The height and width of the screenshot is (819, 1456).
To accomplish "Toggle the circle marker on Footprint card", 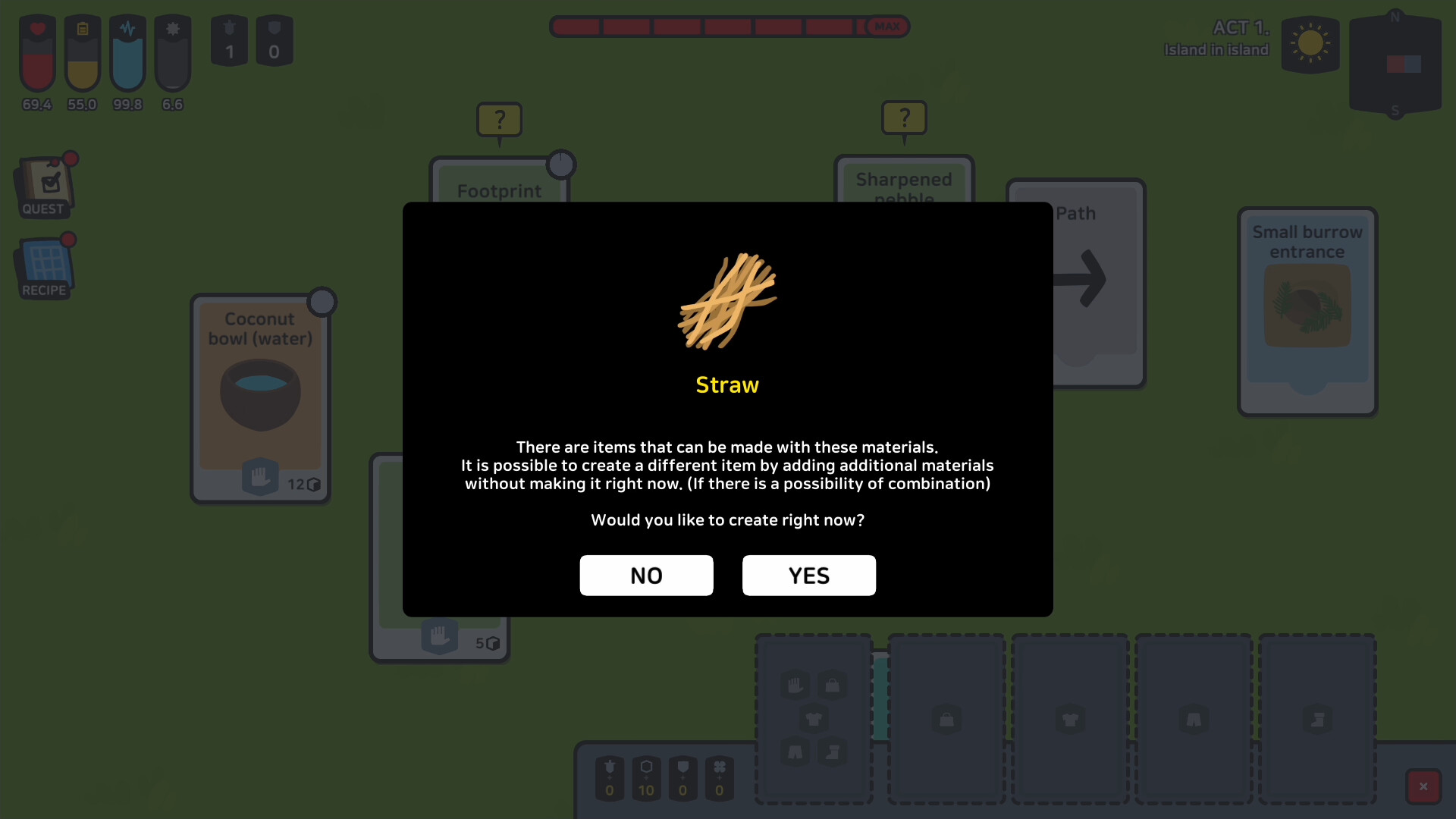I will point(561,165).
